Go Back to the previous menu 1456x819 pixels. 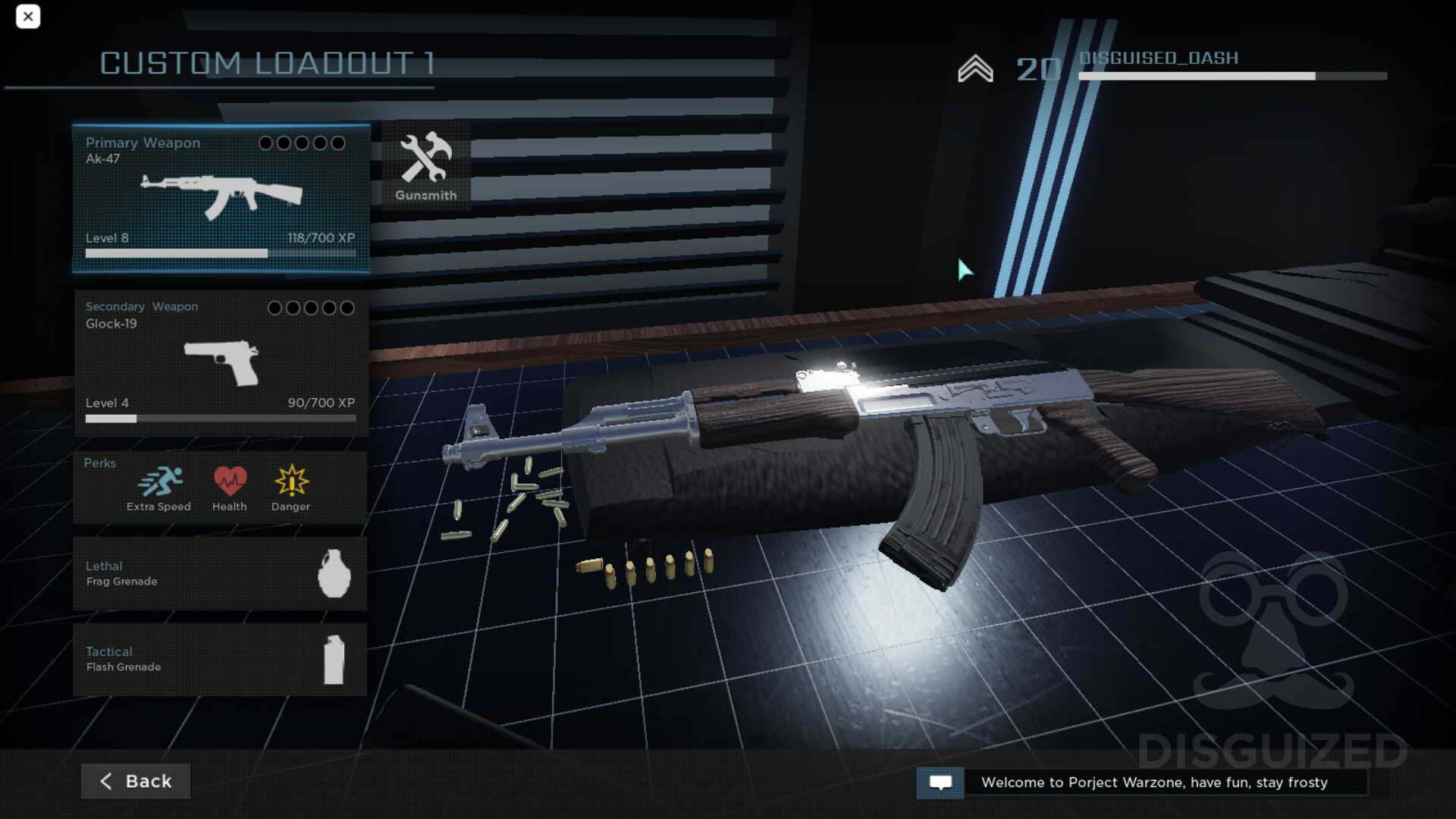coord(136,781)
